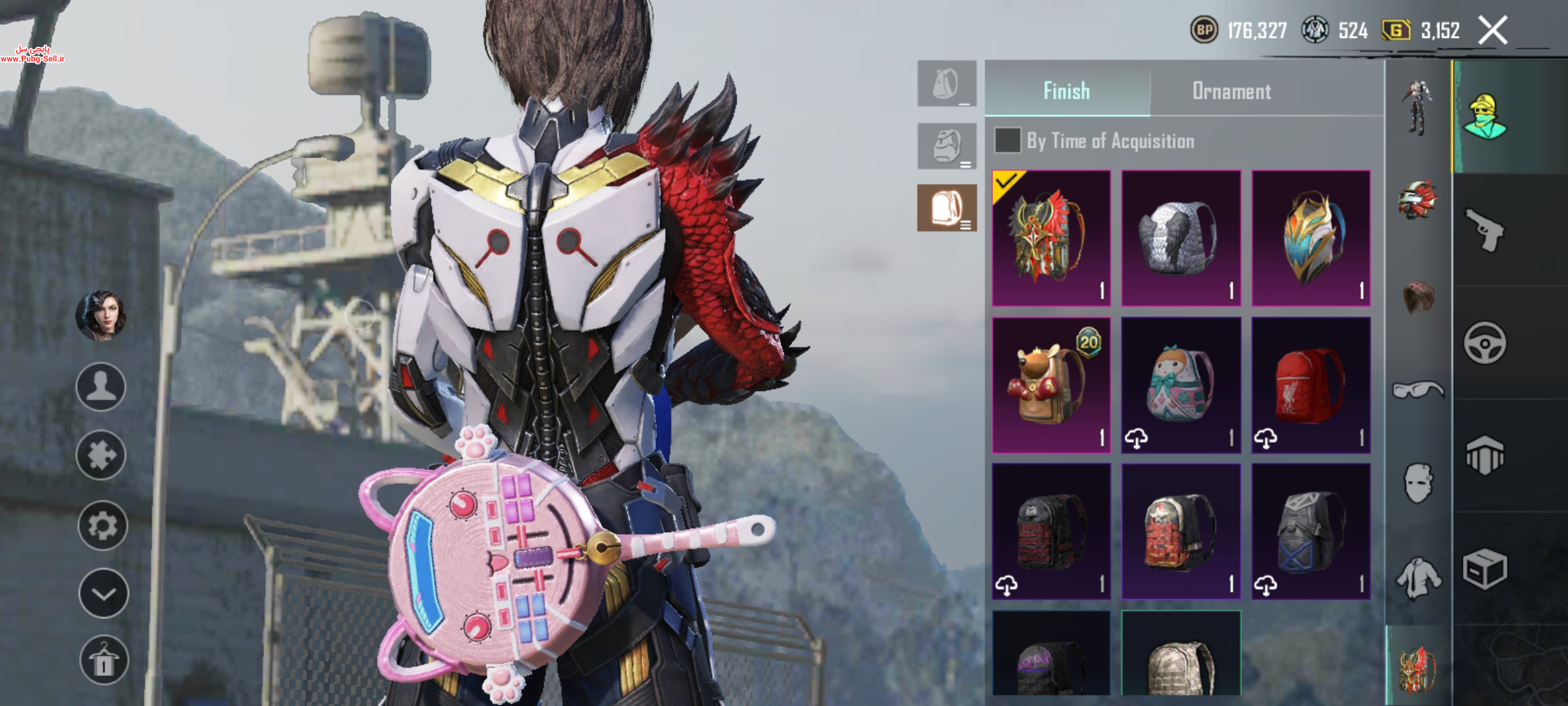Switch to the Ornament tab
The image size is (1568, 706).
1232,91
